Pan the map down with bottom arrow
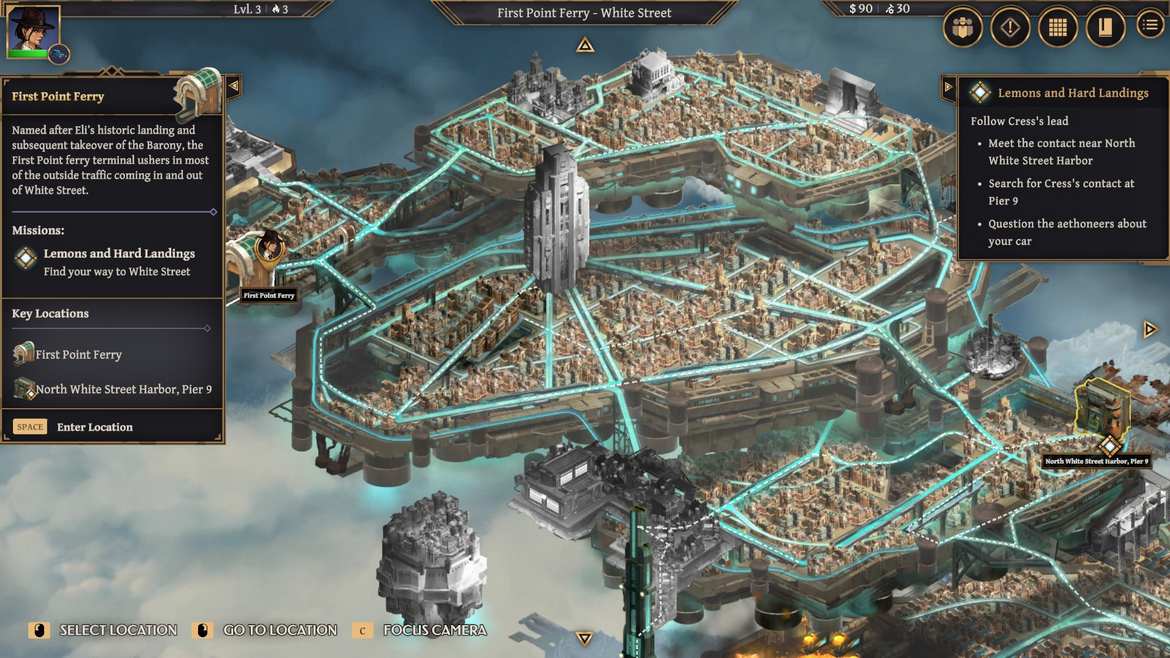Screen dimensions: 1170x658 (x=585, y=638)
